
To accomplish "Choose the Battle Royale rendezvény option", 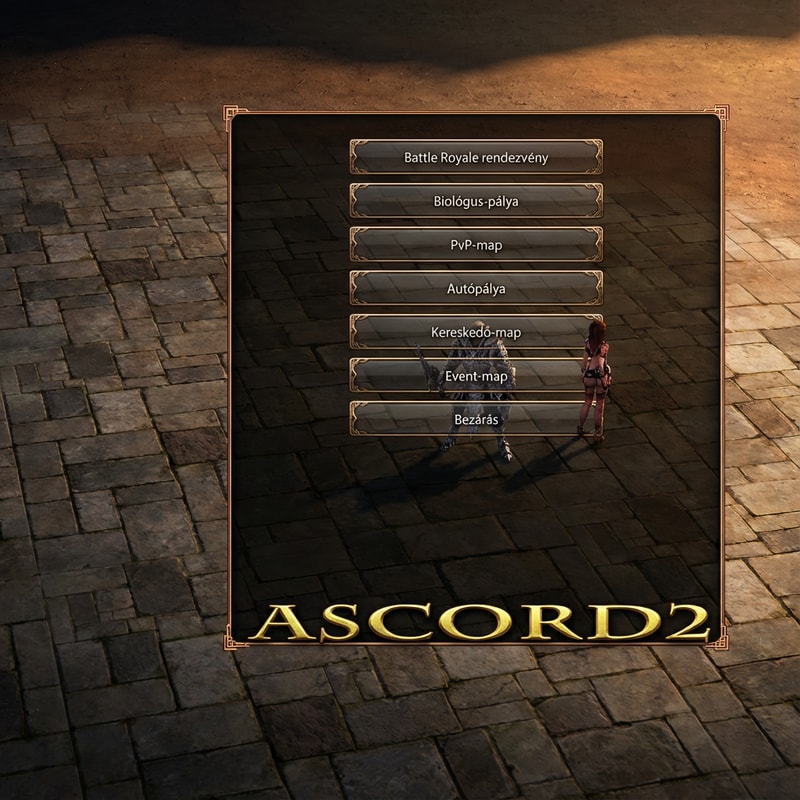I will point(476,157).
